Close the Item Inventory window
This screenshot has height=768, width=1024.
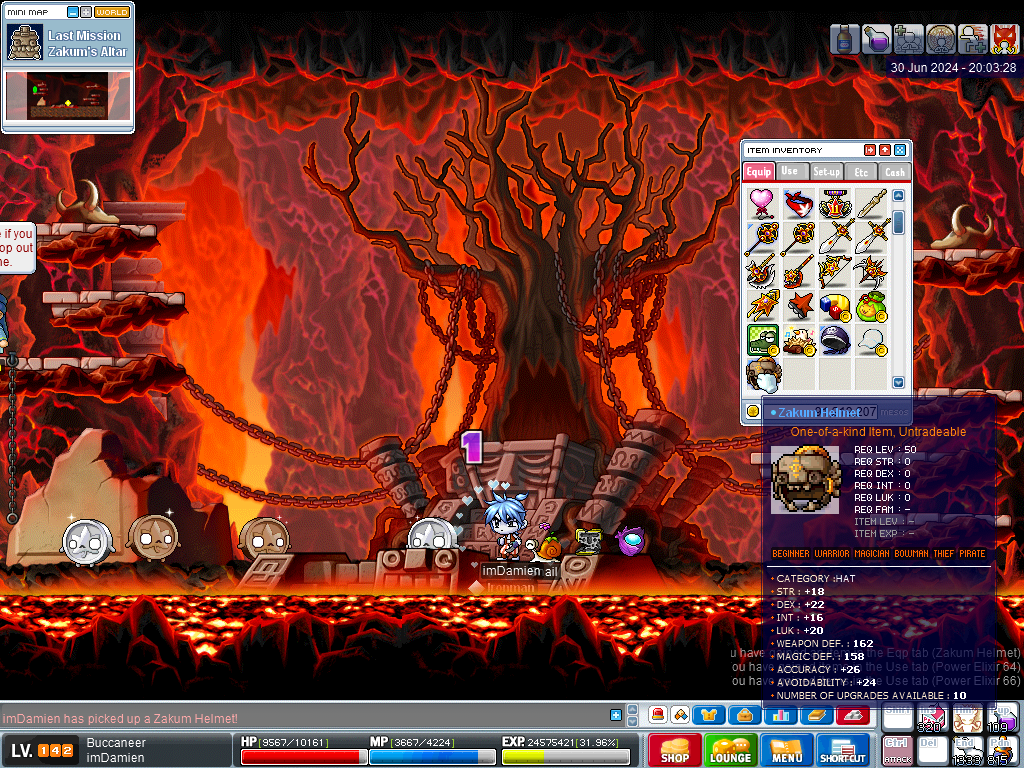click(x=900, y=150)
